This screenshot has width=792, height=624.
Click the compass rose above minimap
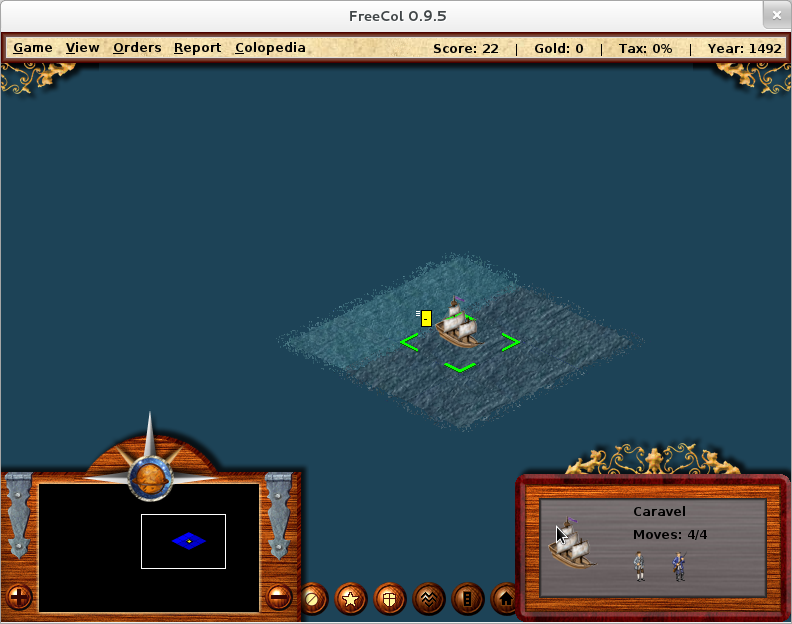(x=151, y=472)
